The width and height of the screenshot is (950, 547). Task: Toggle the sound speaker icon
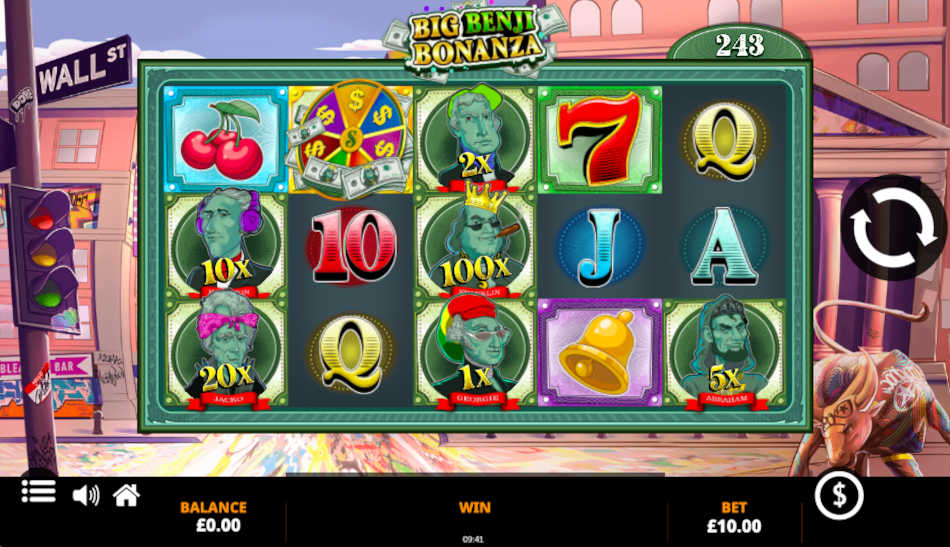[x=86, y=495]
